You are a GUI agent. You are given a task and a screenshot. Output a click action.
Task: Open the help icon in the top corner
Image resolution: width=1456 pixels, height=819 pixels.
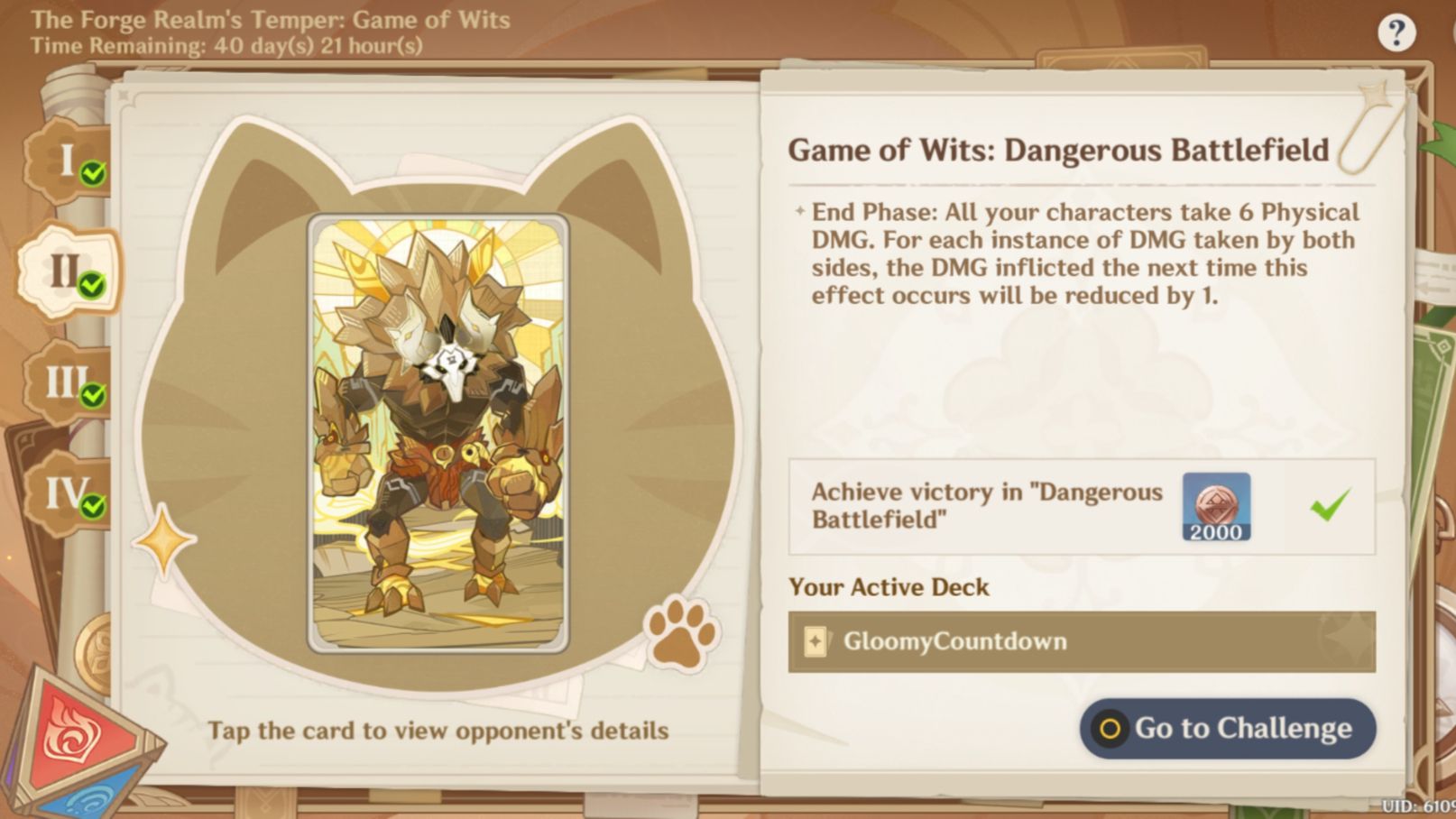(1397, 32)
